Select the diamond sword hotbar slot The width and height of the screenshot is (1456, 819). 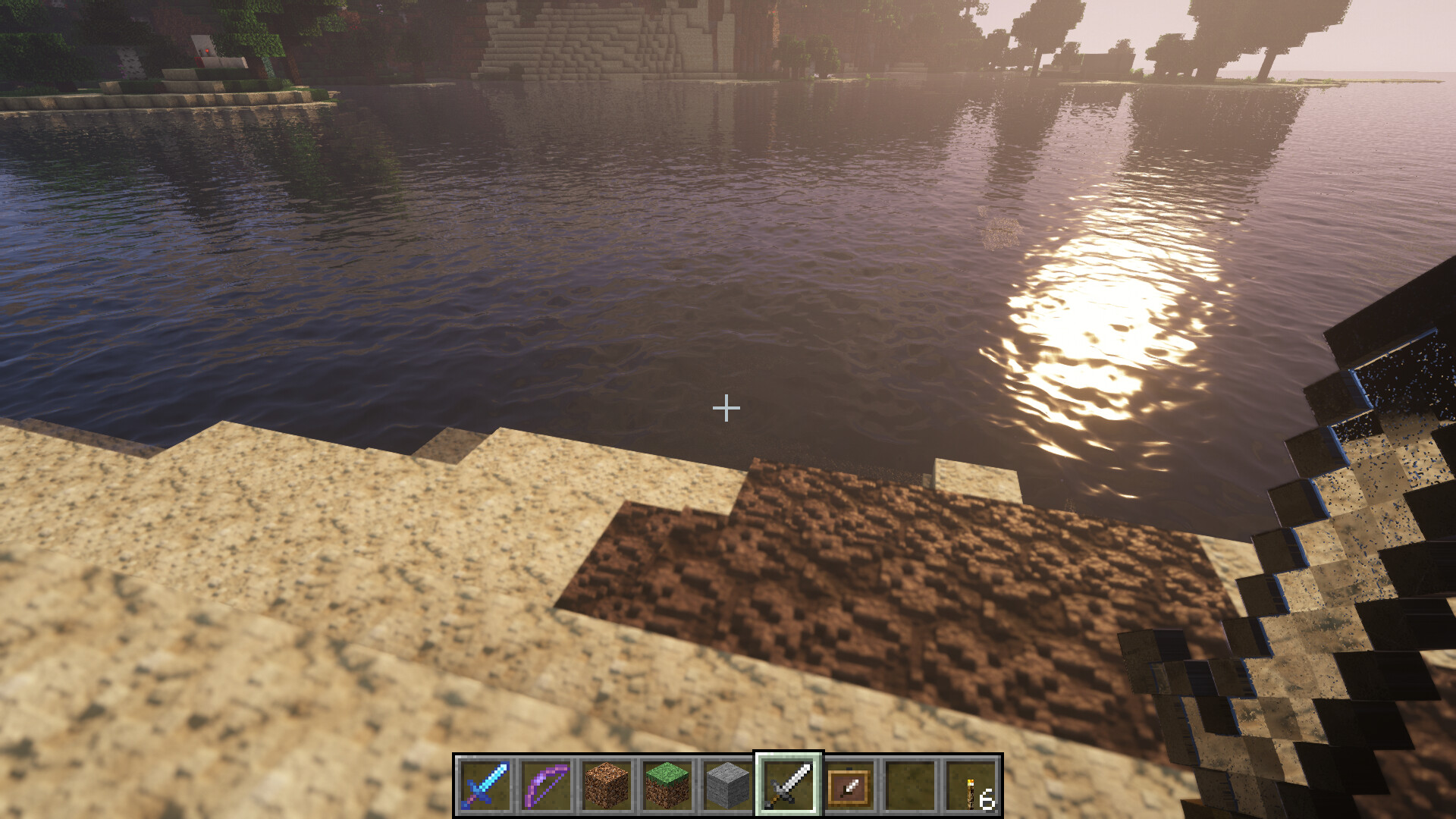pos(485,785)
